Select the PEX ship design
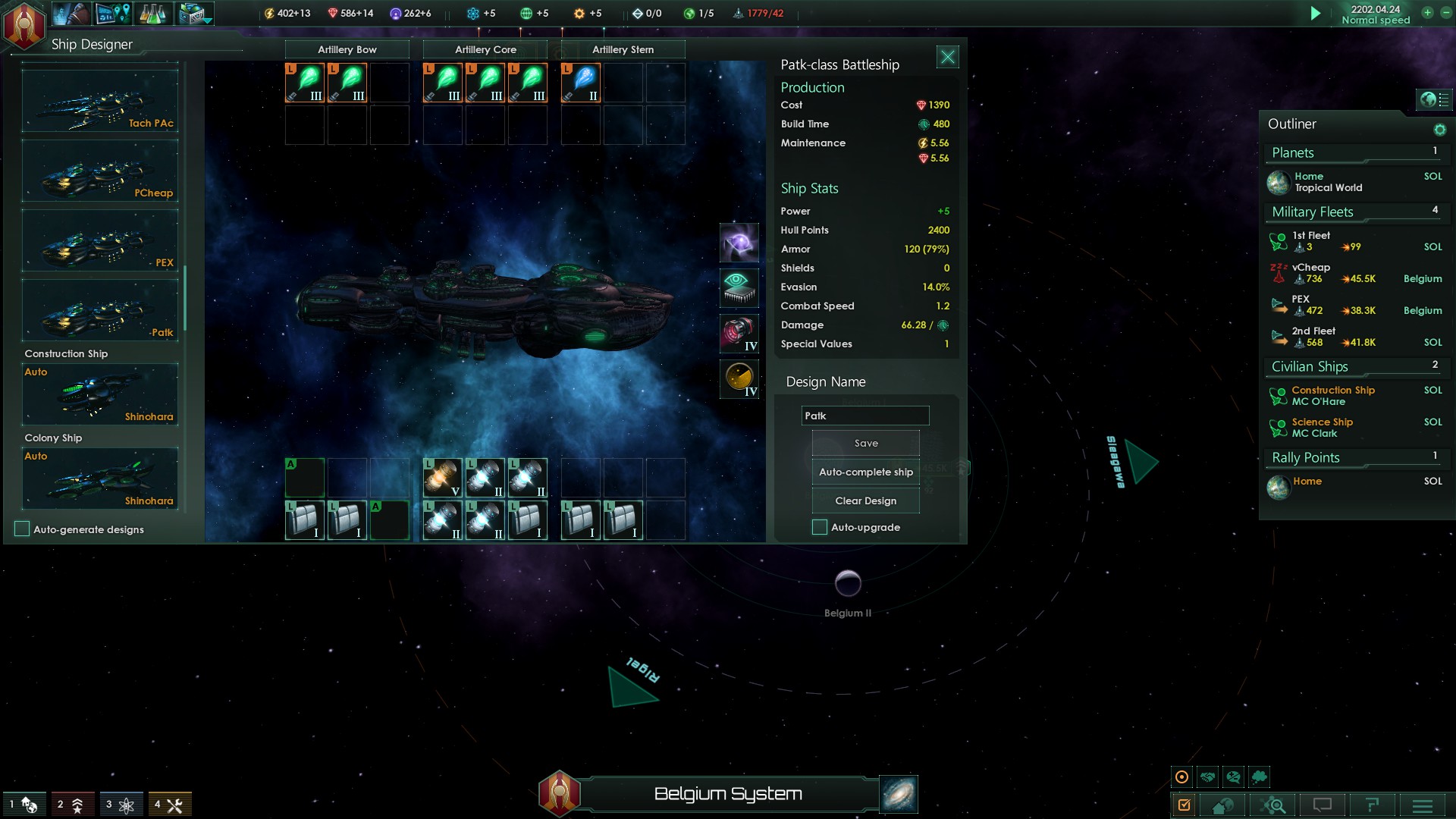Image resolution: width=1456 pixels, height=819 pixels. tap(100, 241)
